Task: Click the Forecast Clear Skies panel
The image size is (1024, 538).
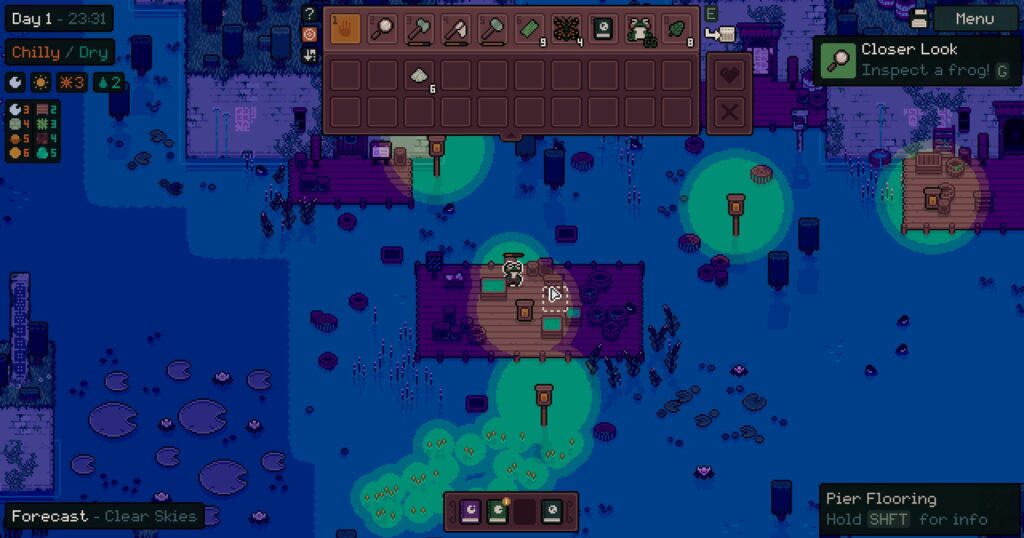Action: pos(104,517)
